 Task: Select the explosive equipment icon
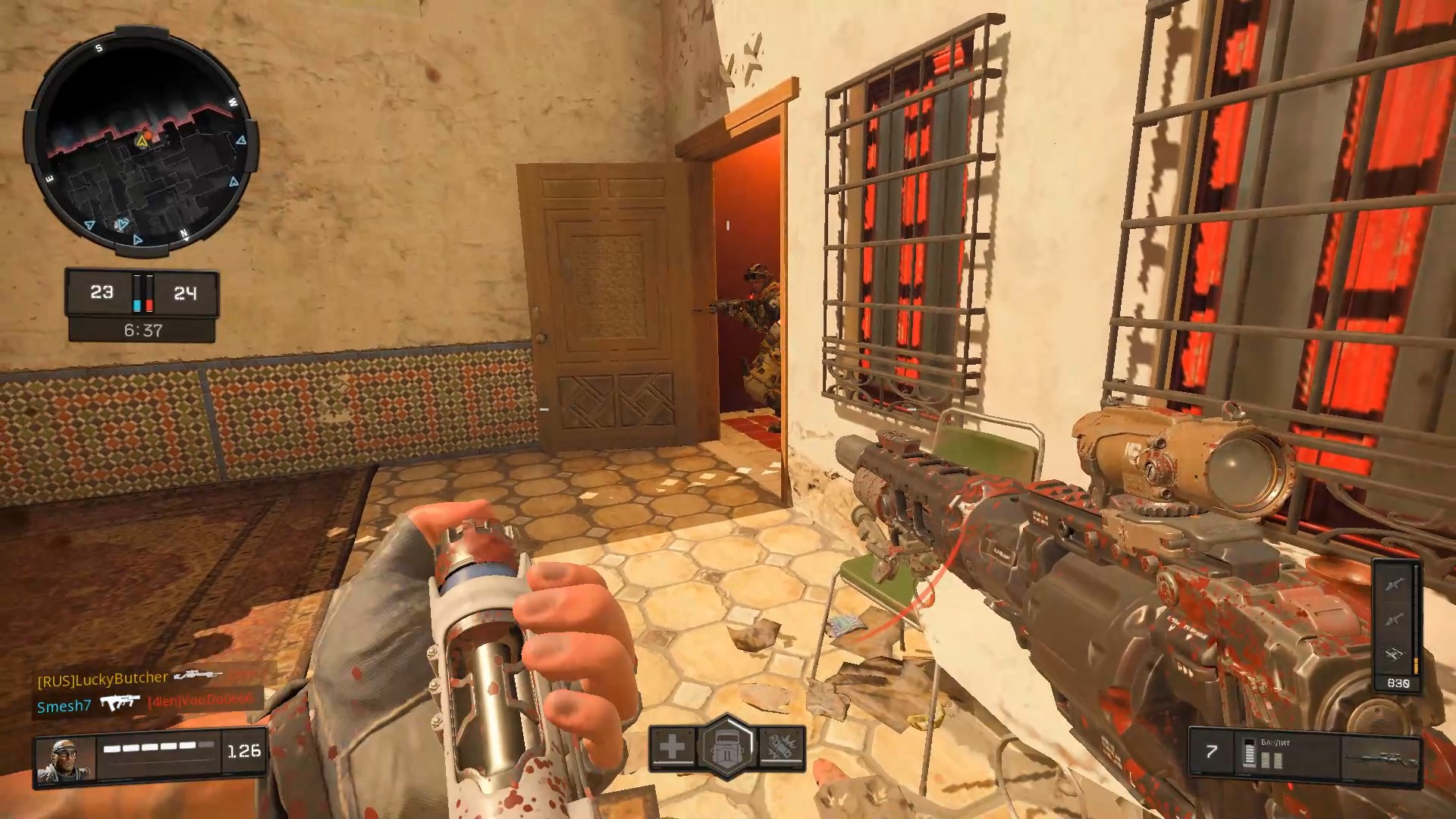click(x=780, y=748)
